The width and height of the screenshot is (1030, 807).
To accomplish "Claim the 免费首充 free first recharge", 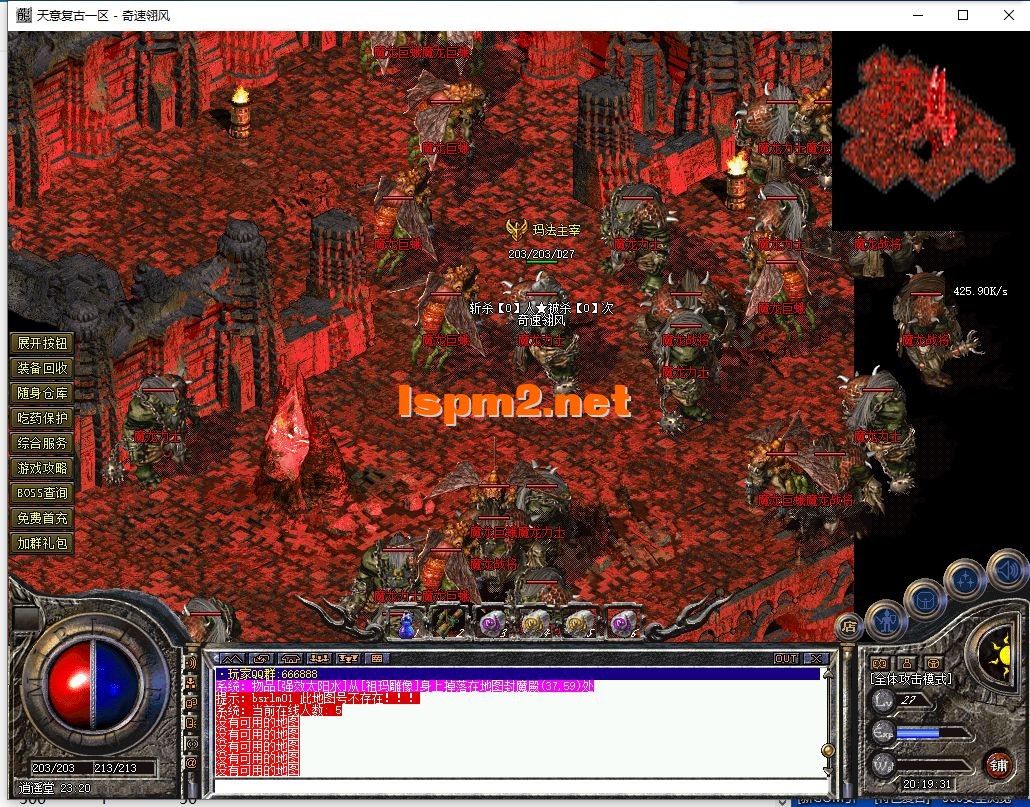I will coord(43,518).
